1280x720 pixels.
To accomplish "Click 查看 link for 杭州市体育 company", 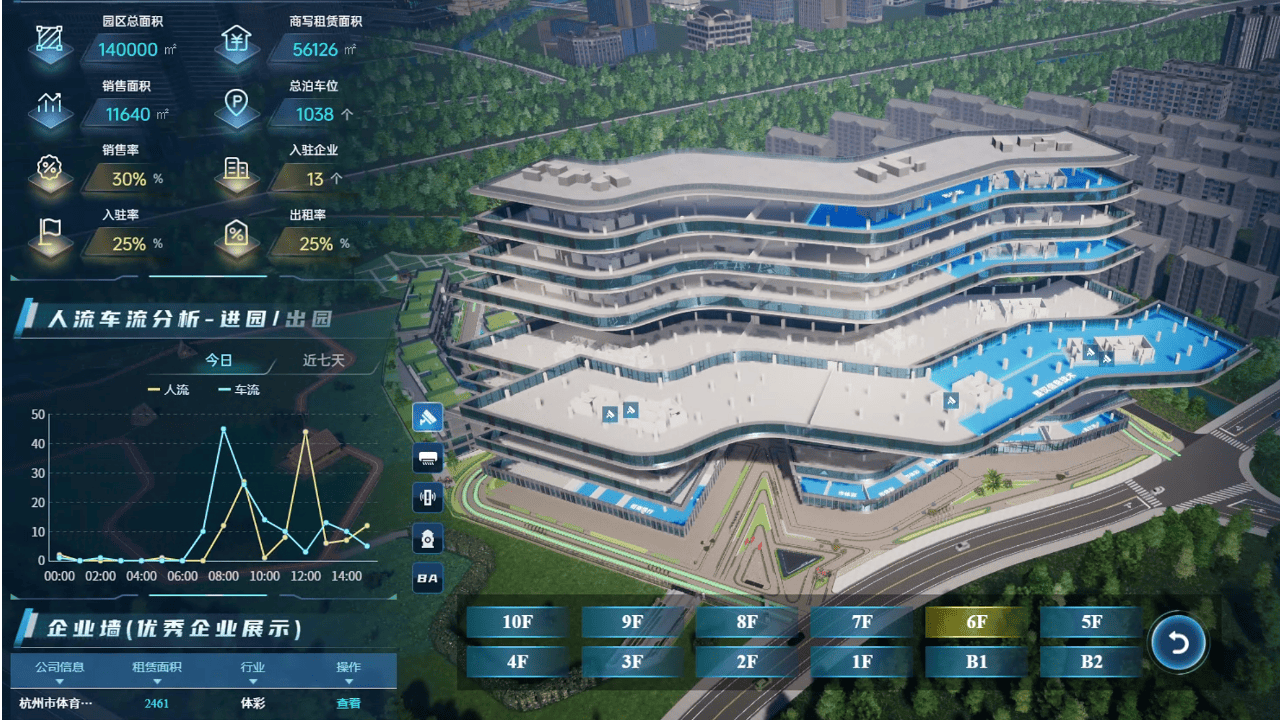I will tap(348, 703).
